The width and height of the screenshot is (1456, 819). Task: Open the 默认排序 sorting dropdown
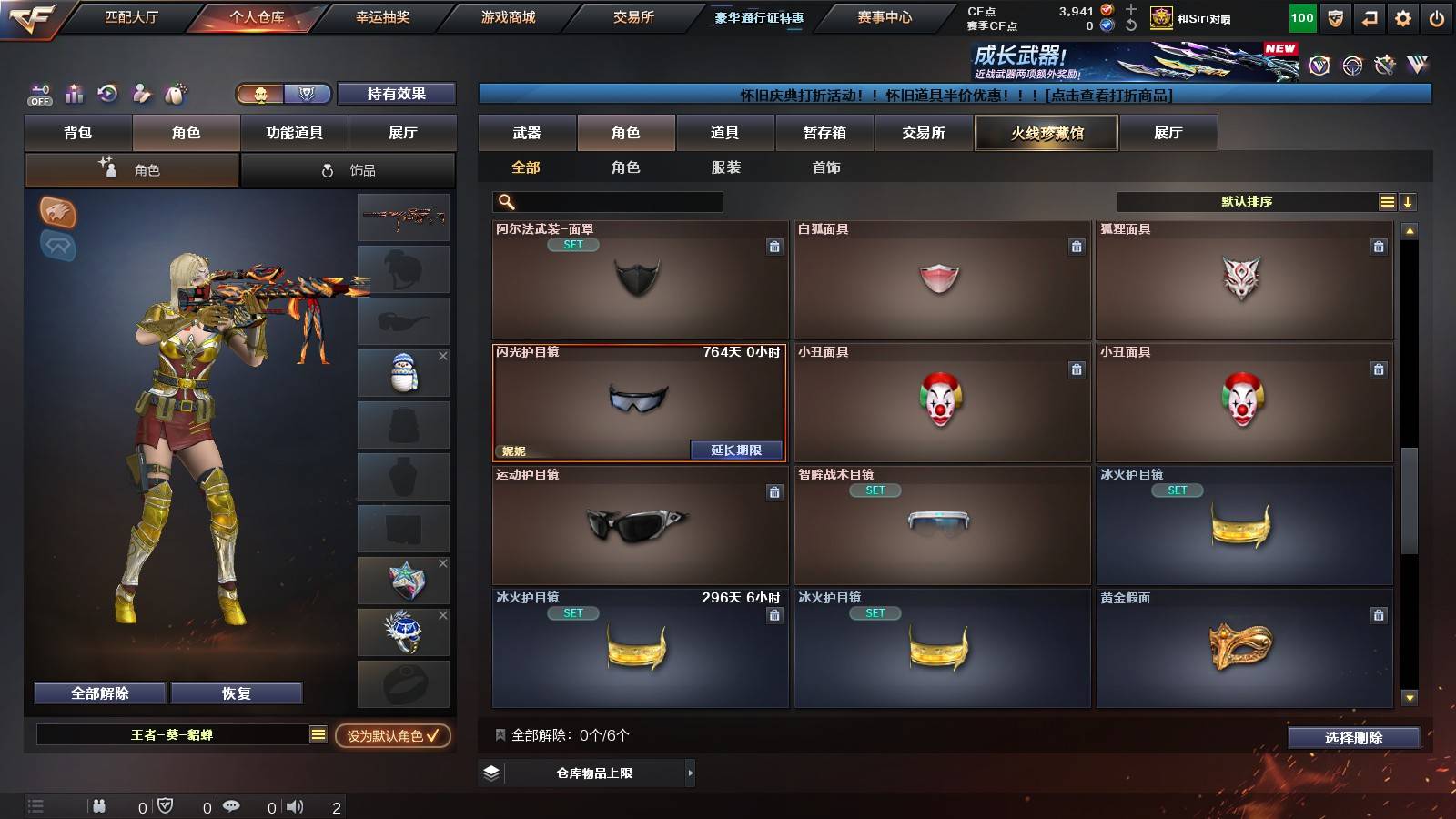1247,201
